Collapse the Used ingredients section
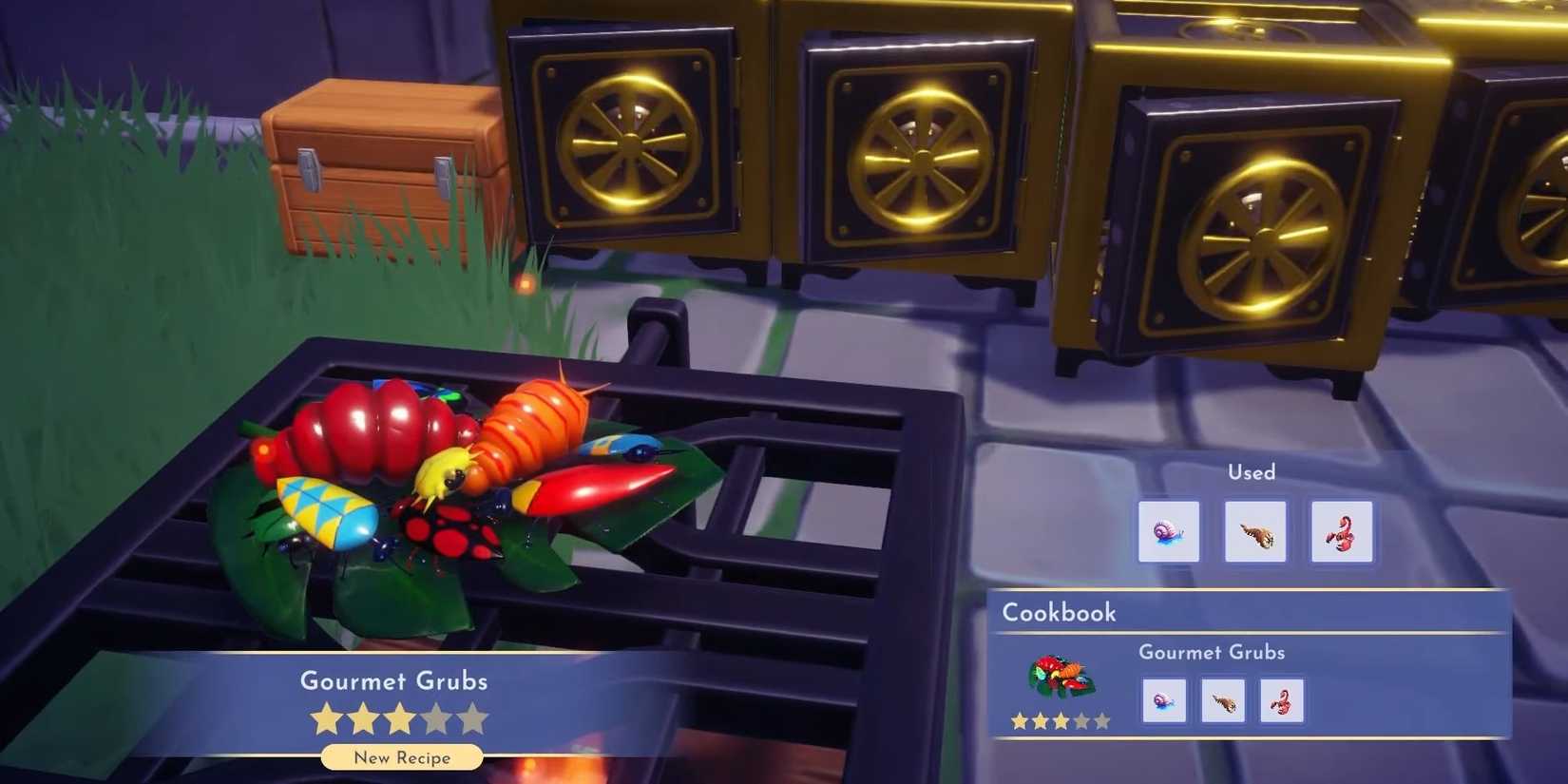Viewport: 1568px width, 784px height. (x=1251, y=472)
